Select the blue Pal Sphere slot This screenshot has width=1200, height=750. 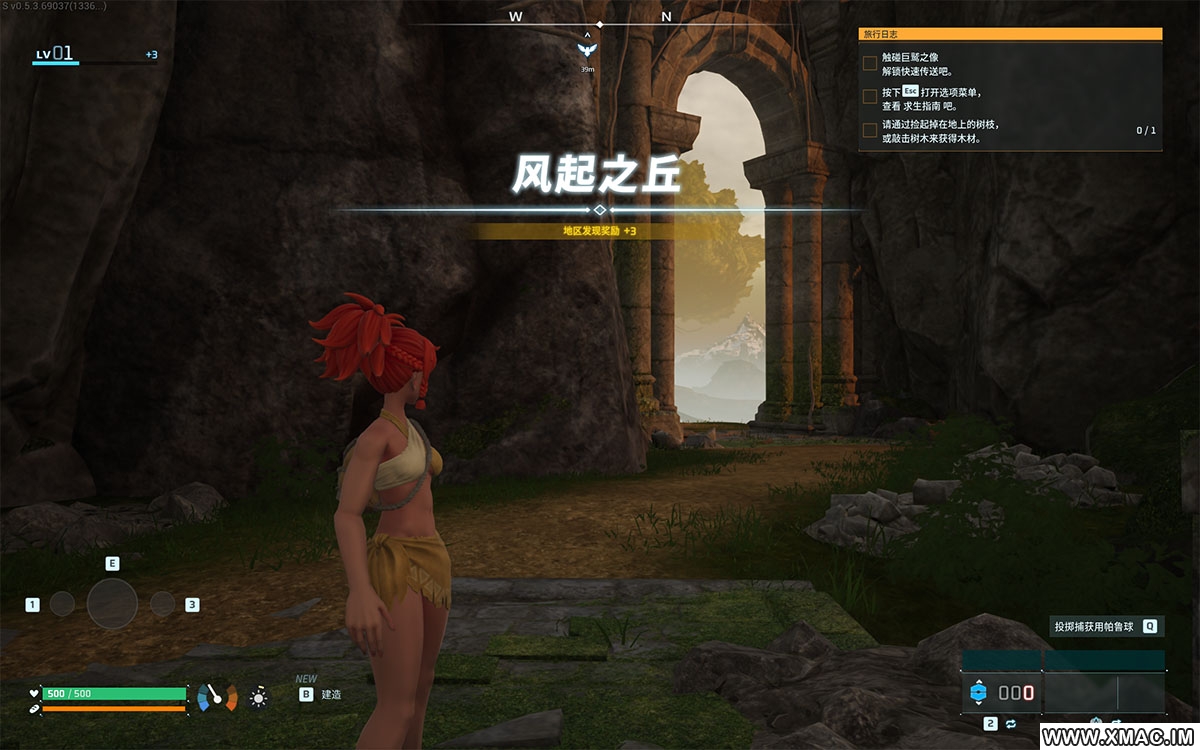click(x=978, y=692)
